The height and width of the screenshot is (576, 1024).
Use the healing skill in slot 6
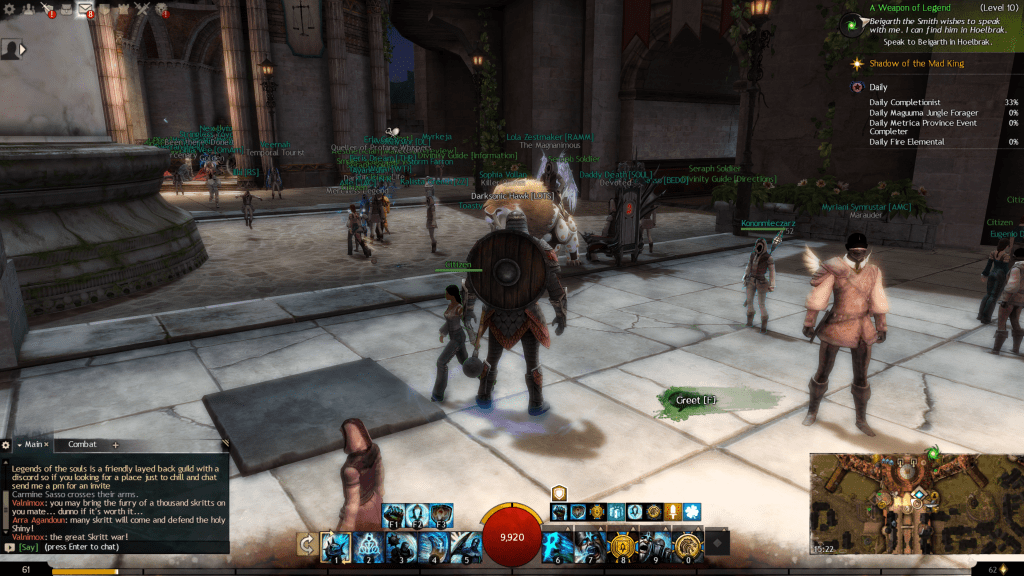click(557, 544)
